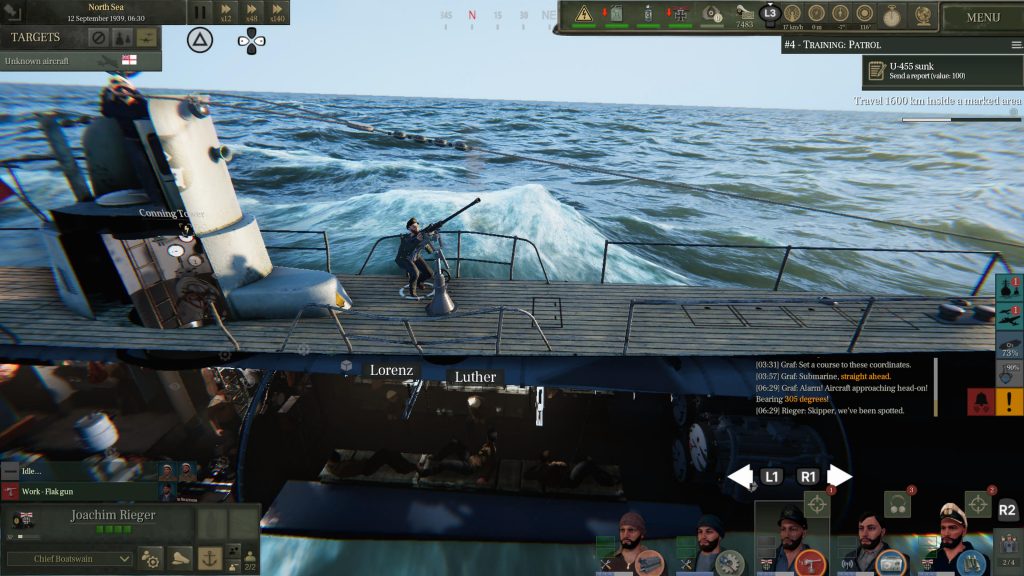This screenshot has width=1024, height=576.
Task: Expand the Training: Patrol objectives list
Action: point(1016,45)
